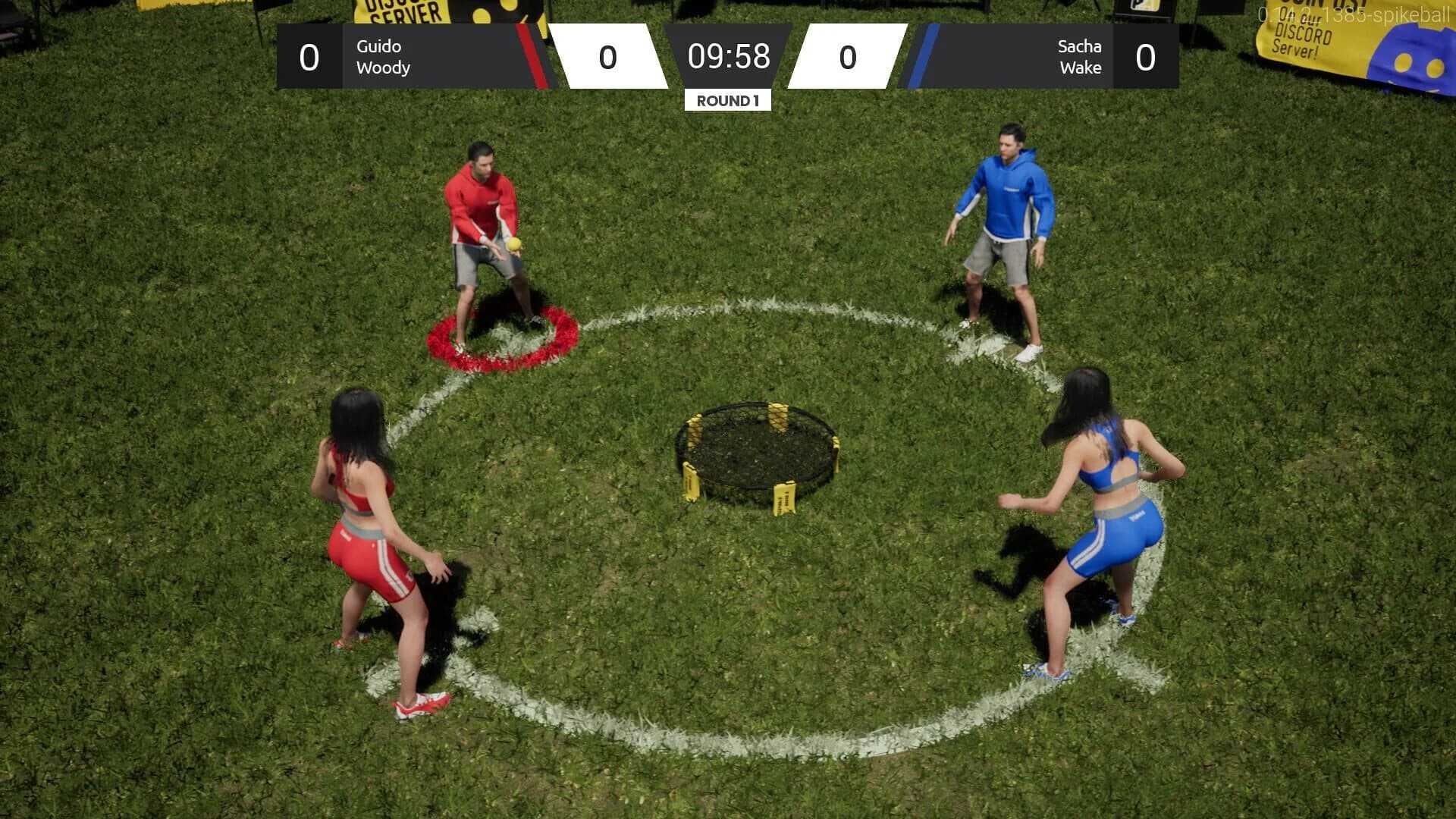Image resolution: width=1456 pixels, height=819 pixels.
Task: Click the yellow ball in Guido's hand
Action: 514,244
